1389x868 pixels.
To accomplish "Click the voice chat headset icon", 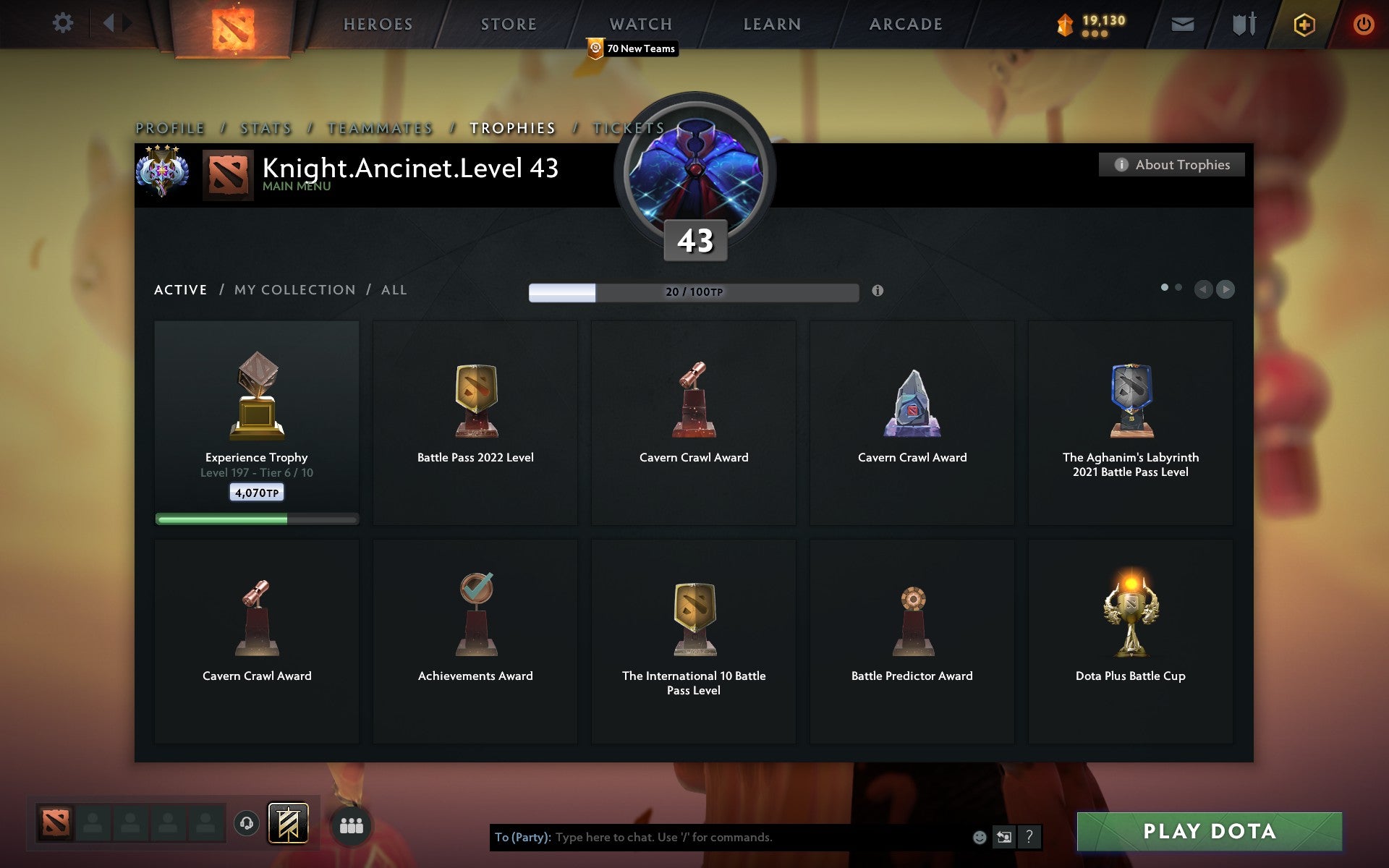I will 246,823.
